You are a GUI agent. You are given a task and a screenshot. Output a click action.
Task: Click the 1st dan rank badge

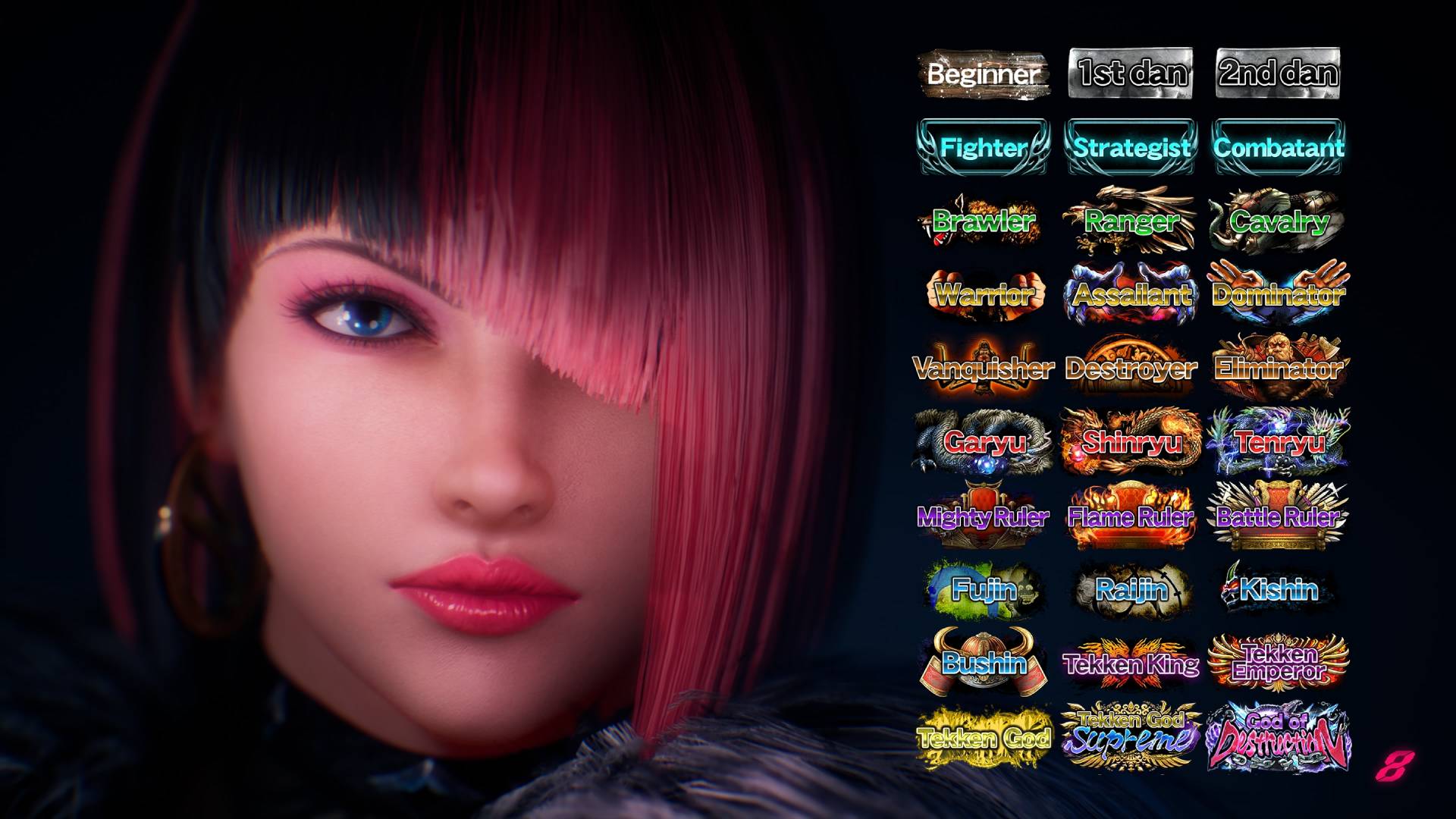coord(1131,74)
